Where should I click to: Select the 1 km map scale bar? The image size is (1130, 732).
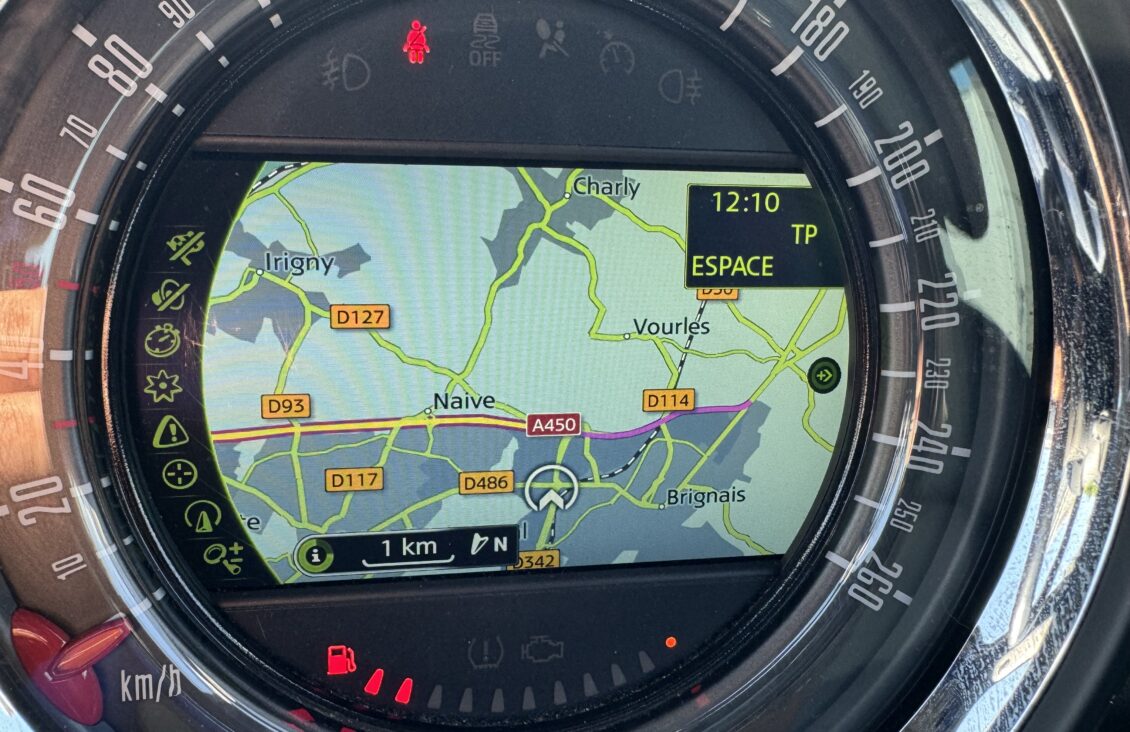tap(408, 550)
